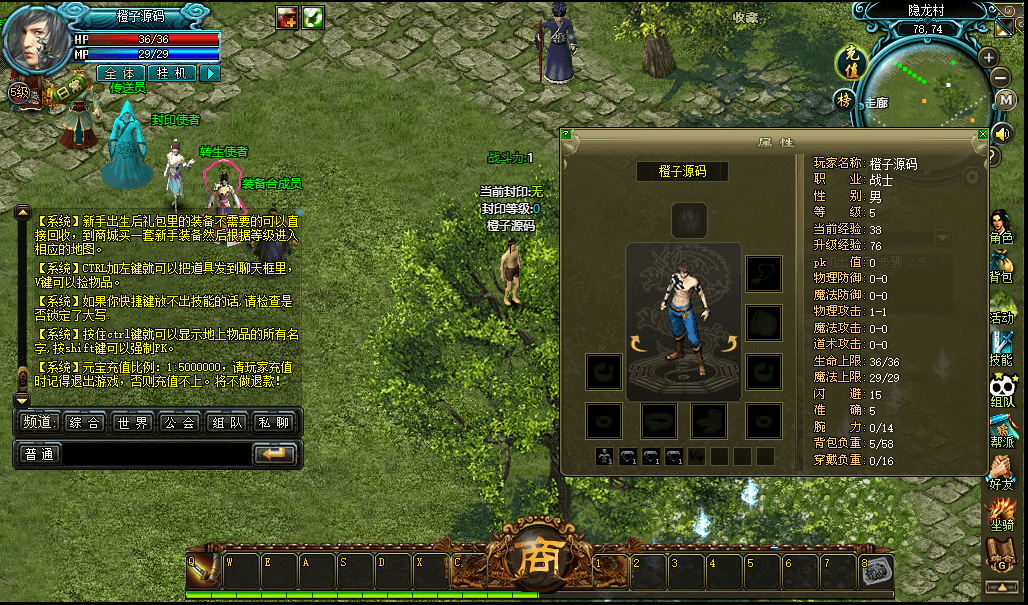The image size is (1028, 605).
Task: Open the 活动 events panel
Action: (x=1001, y=305)
